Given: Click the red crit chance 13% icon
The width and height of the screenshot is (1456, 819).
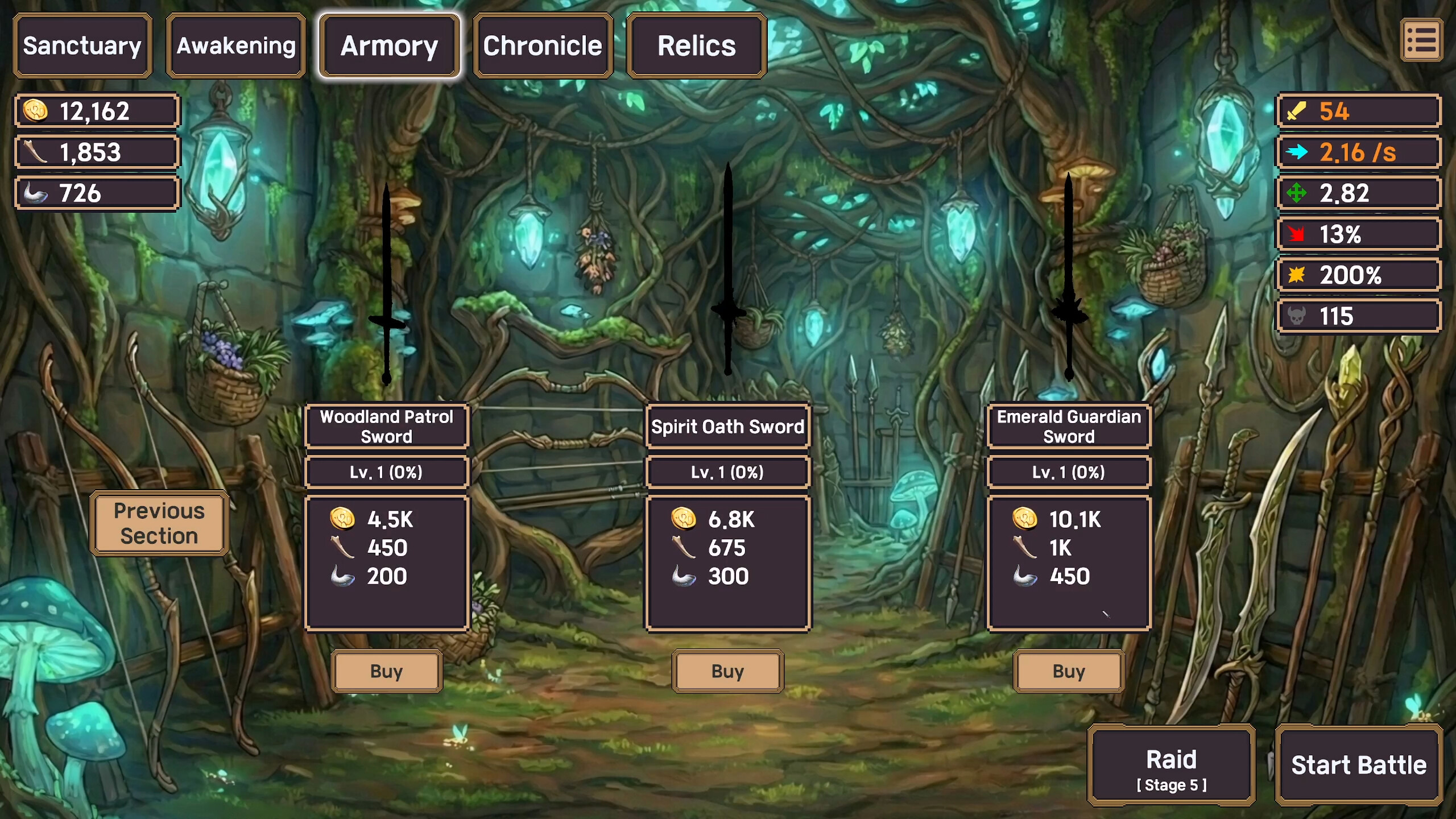Looking at the screenshot, I should (1358, 234).
